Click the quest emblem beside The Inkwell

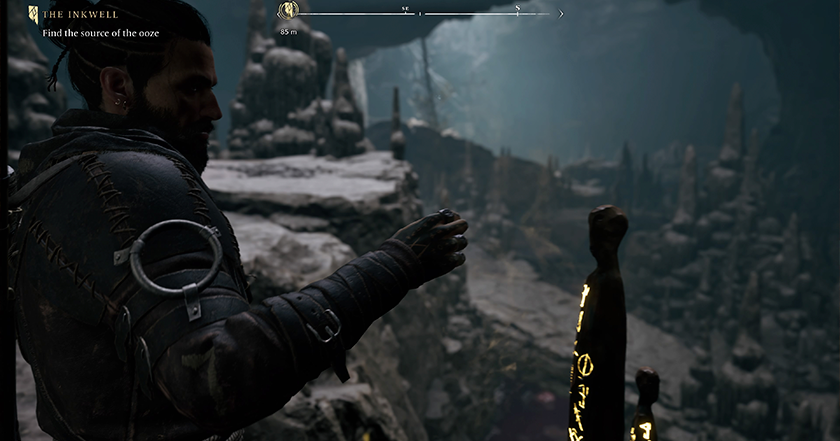(x=34, y=14)
